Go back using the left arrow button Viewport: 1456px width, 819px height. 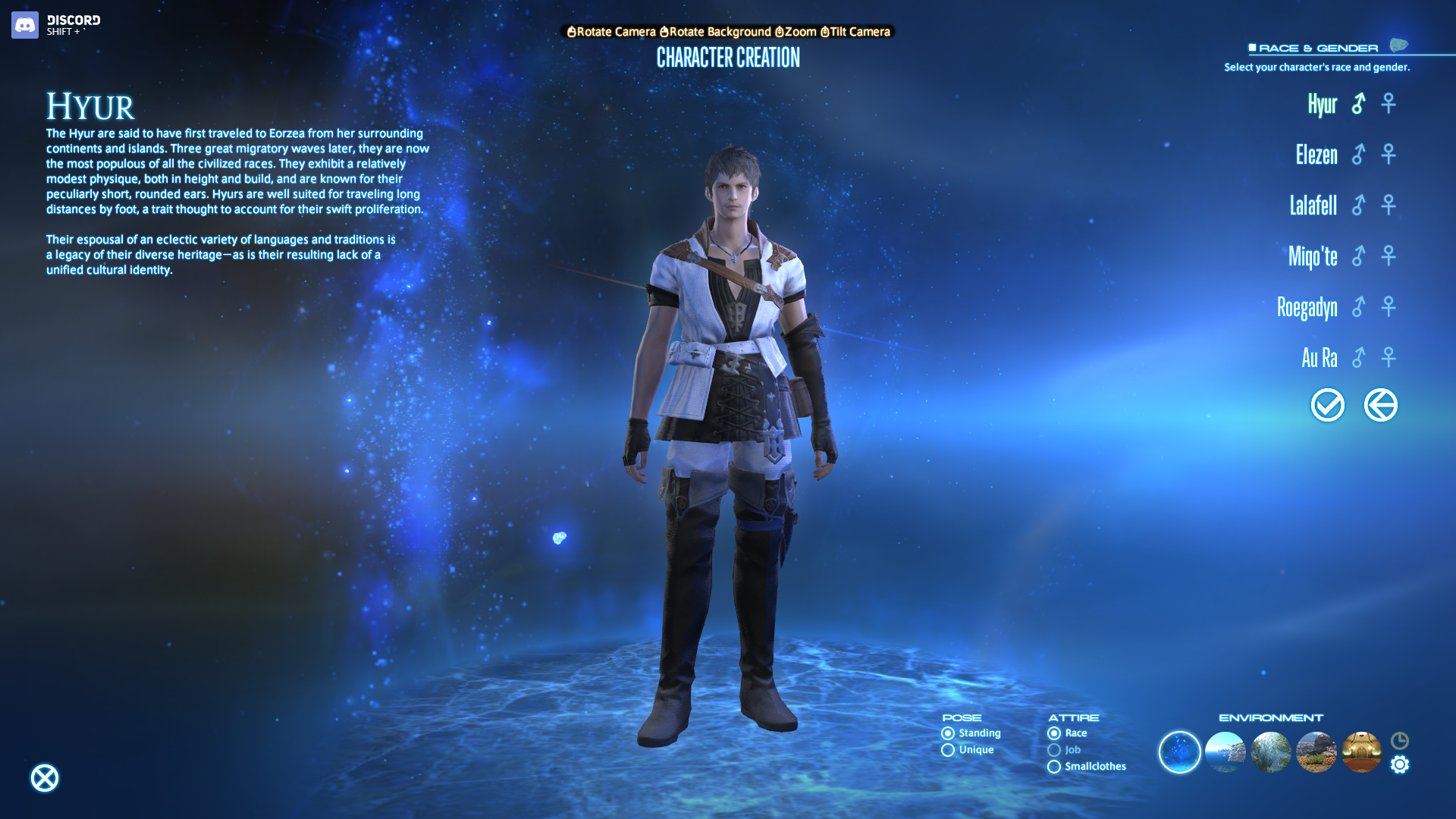tap(1381, 405)
